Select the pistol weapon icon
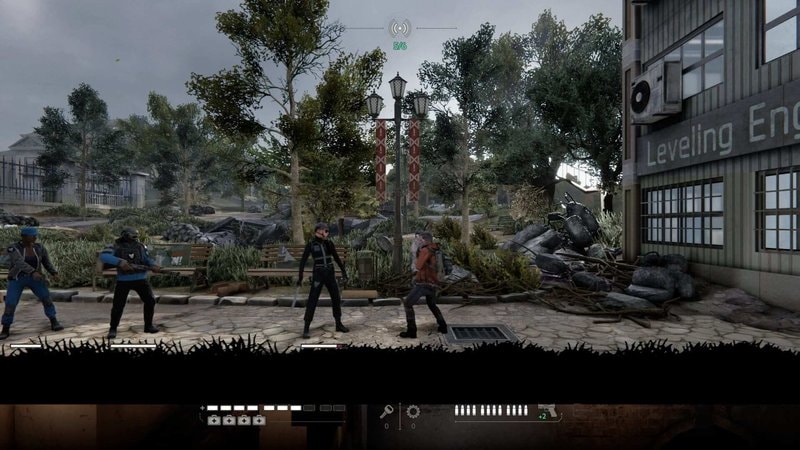The image size is (800, 450). [547, 410]
